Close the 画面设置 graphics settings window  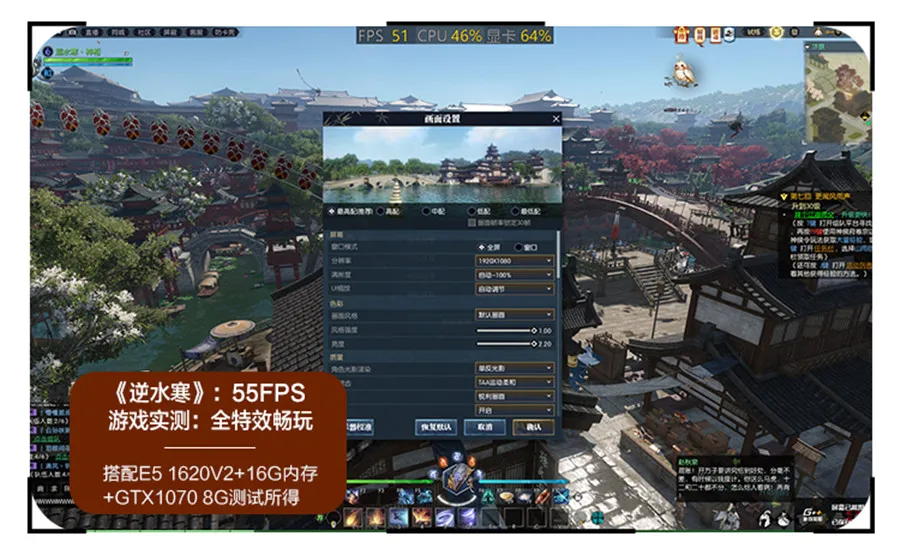pos(556,119)
